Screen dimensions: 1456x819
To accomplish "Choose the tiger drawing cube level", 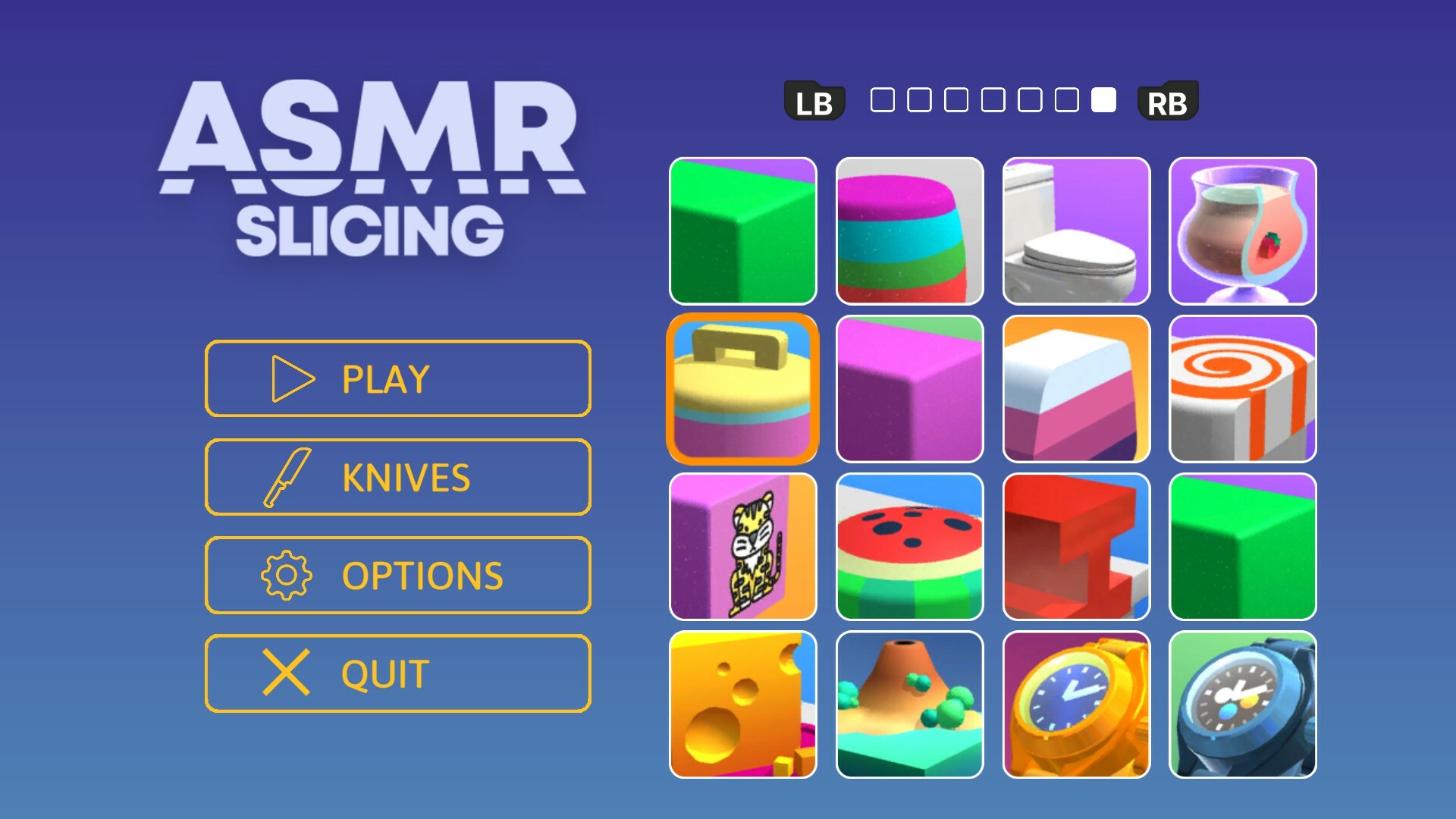I will pos(742,546).
